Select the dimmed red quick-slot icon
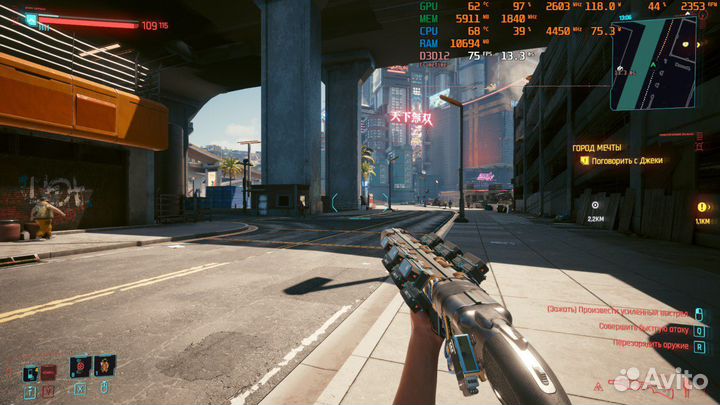The image size is (720, 405). [49, 373]
